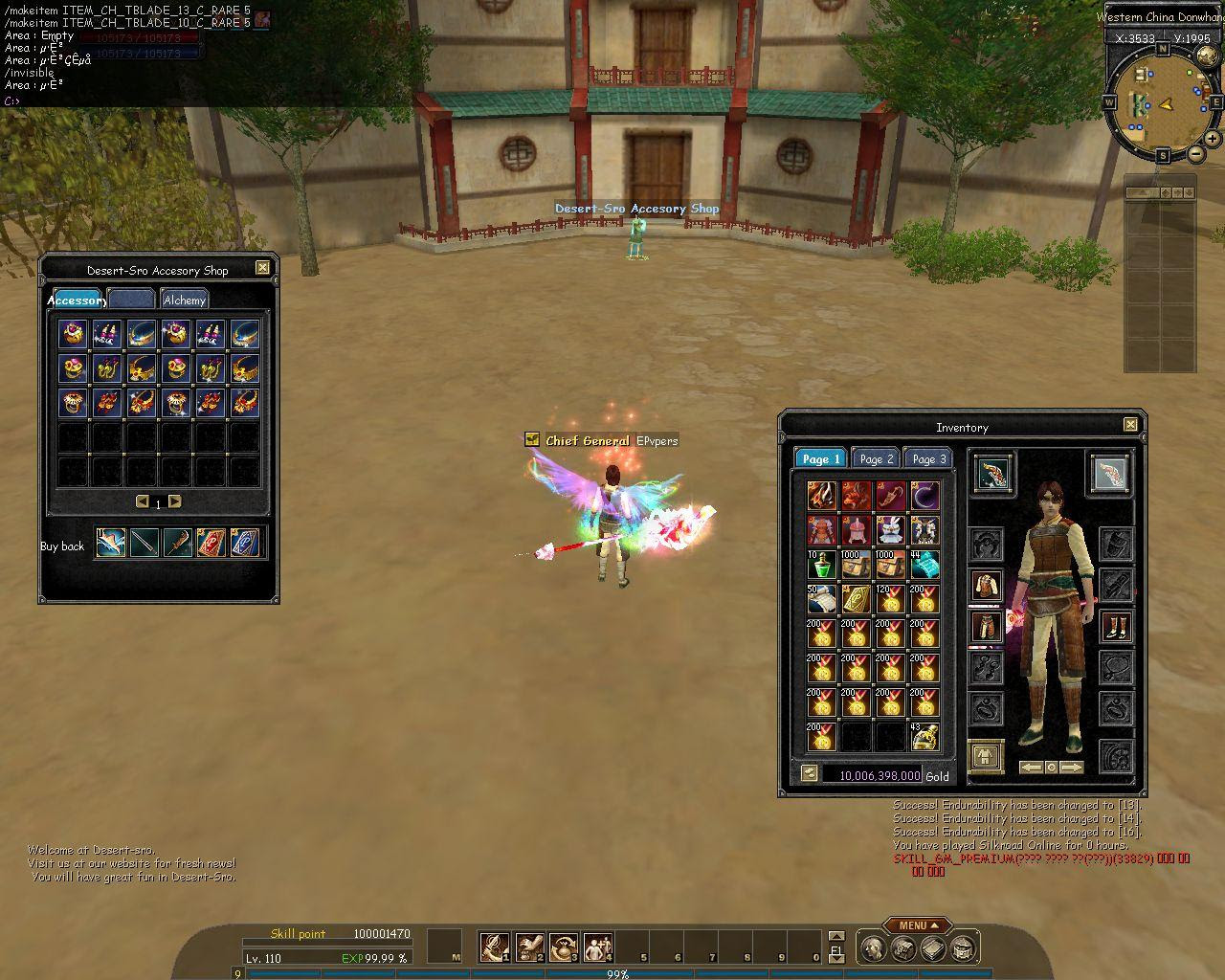The width and height of the screenshot is (1225, 980).
Task: Switch to the Alchemy shop tab
Action: [184, 300]
